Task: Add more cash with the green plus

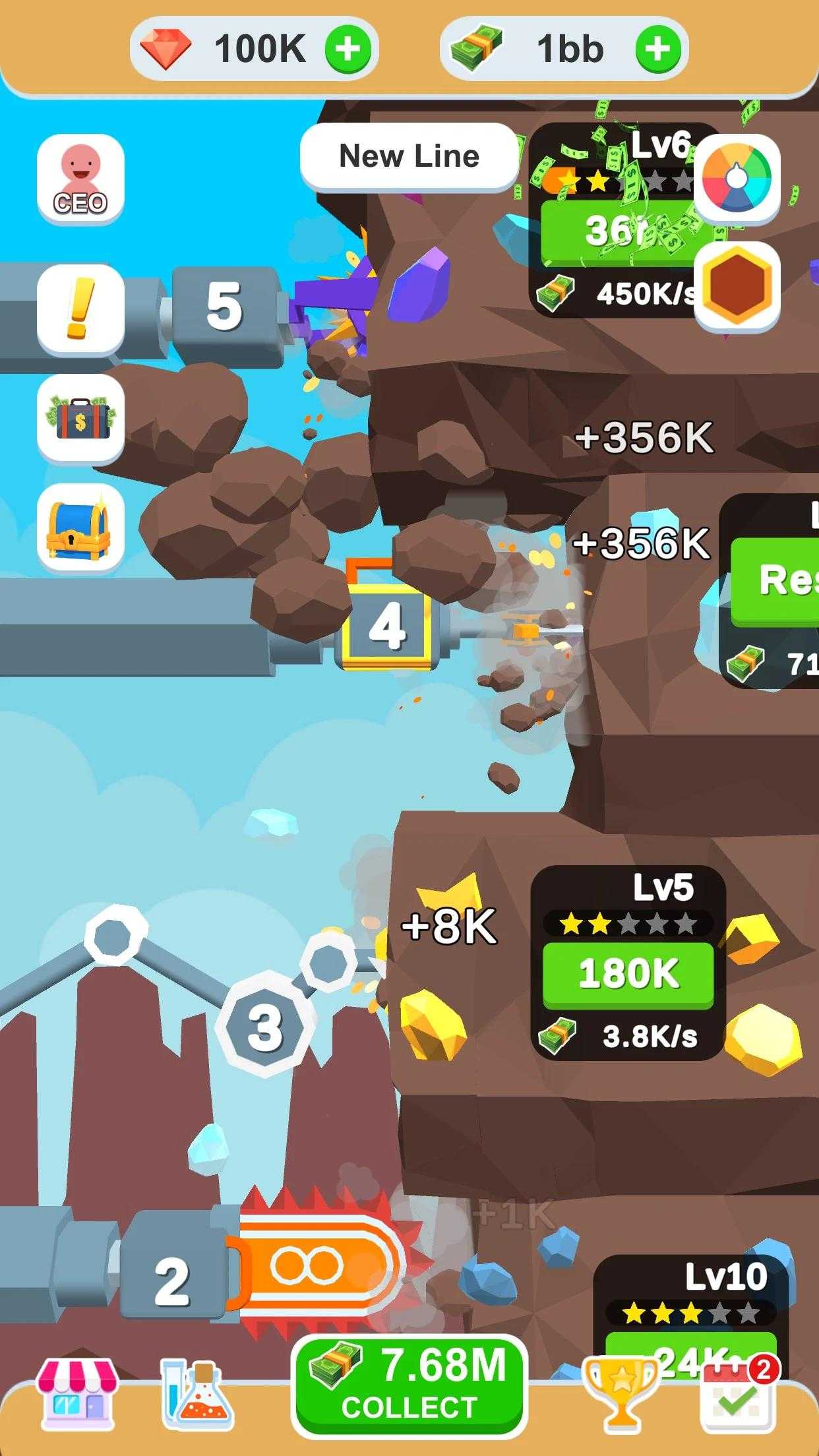Action: pos(657,49)
